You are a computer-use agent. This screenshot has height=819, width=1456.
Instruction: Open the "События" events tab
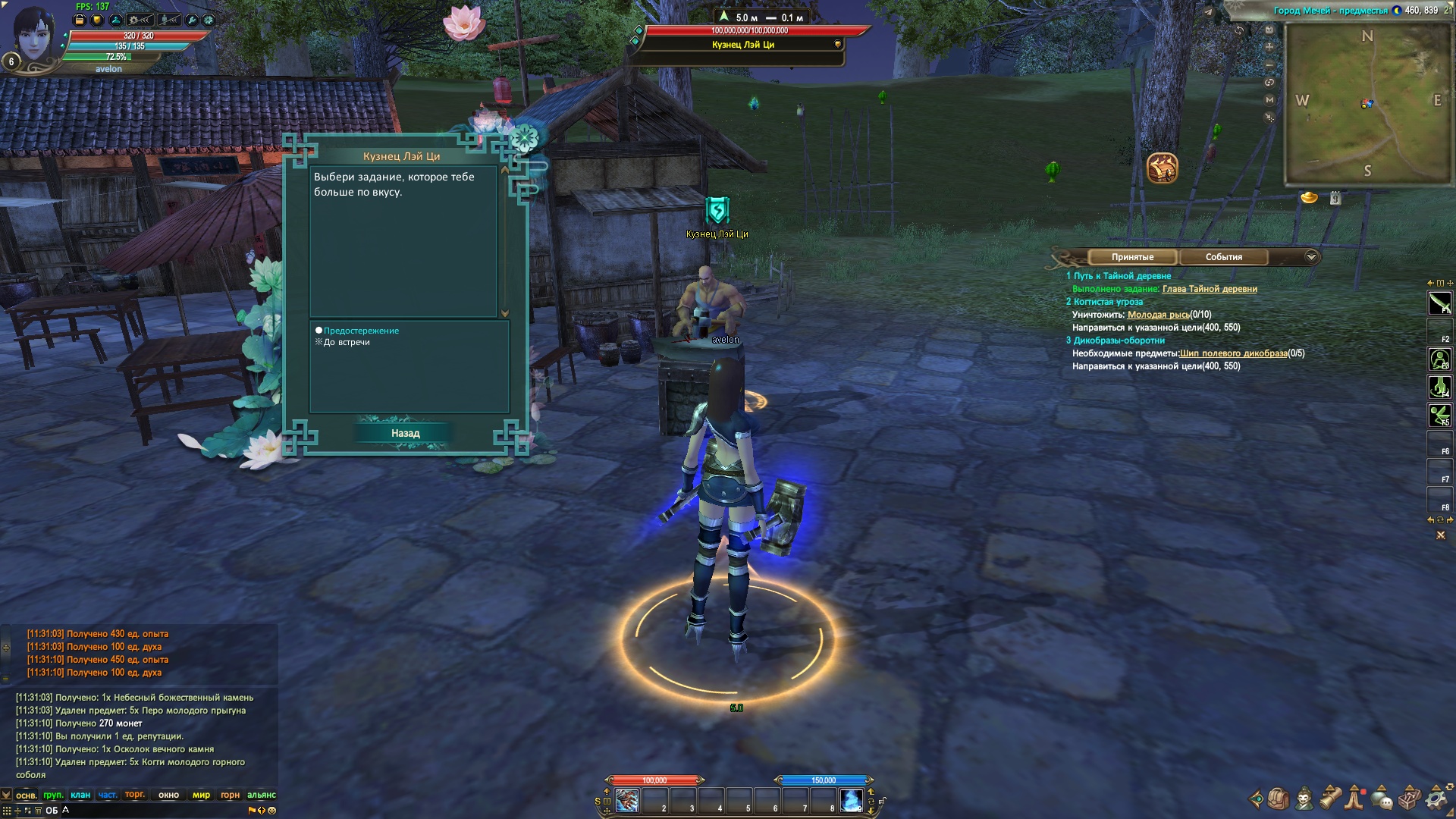point(1223,257)
